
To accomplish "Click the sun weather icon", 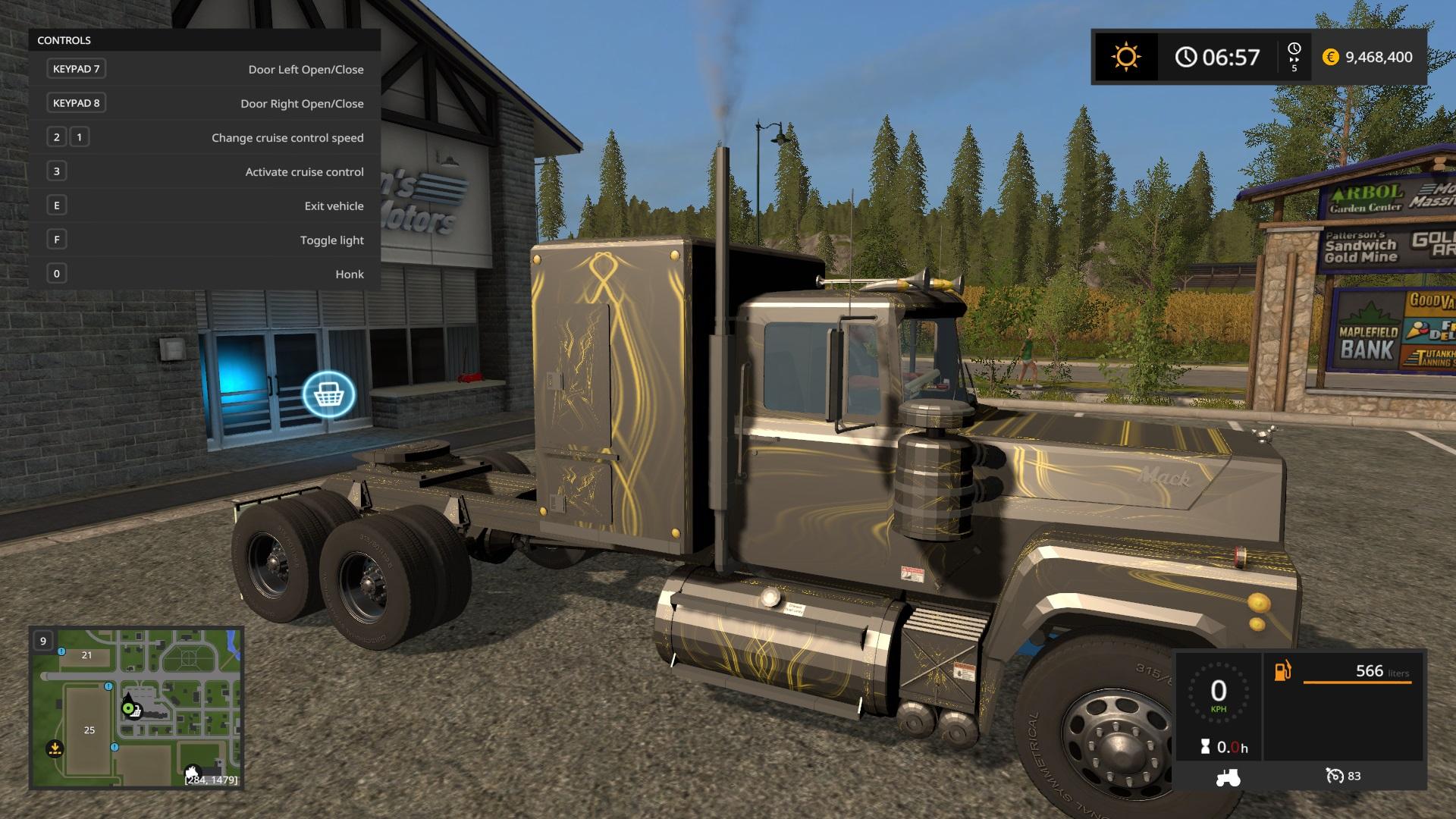I will pyautogui.click(x=1125, y=57).
